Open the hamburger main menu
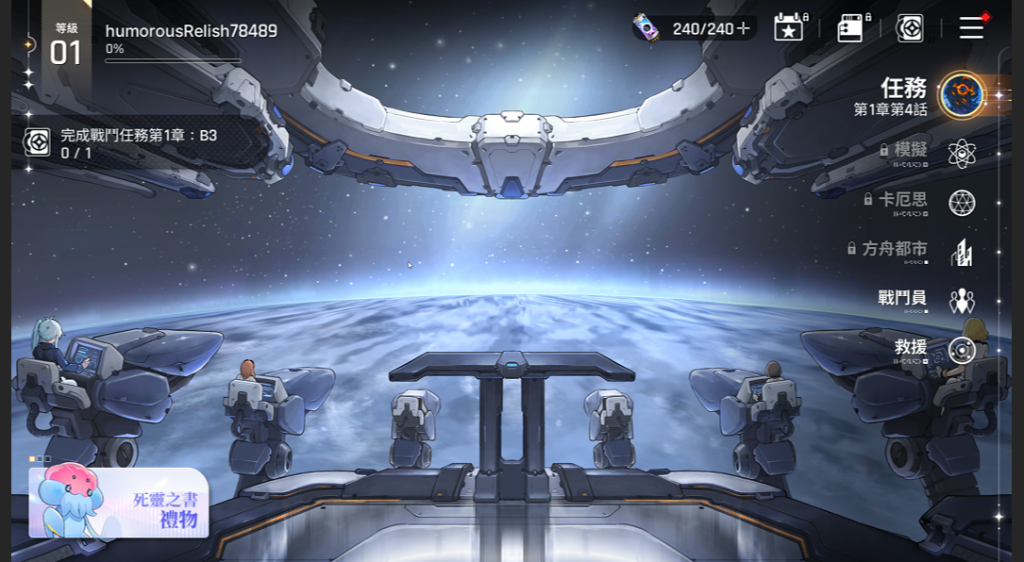The height and width of the screenshot is (562, 1024). click(971, 28)
